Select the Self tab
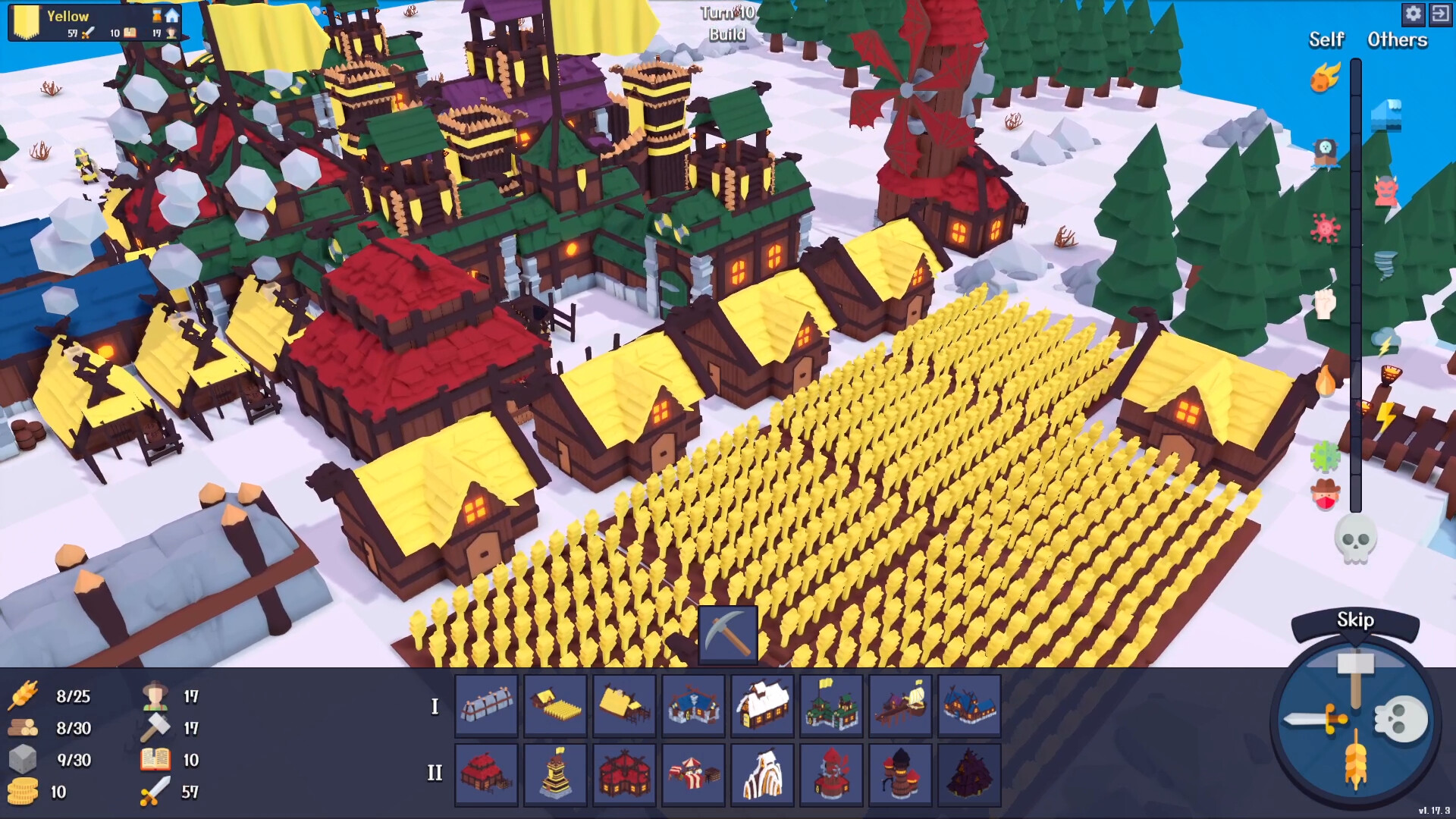The image size is (1456, 819). click(1326, 40)
